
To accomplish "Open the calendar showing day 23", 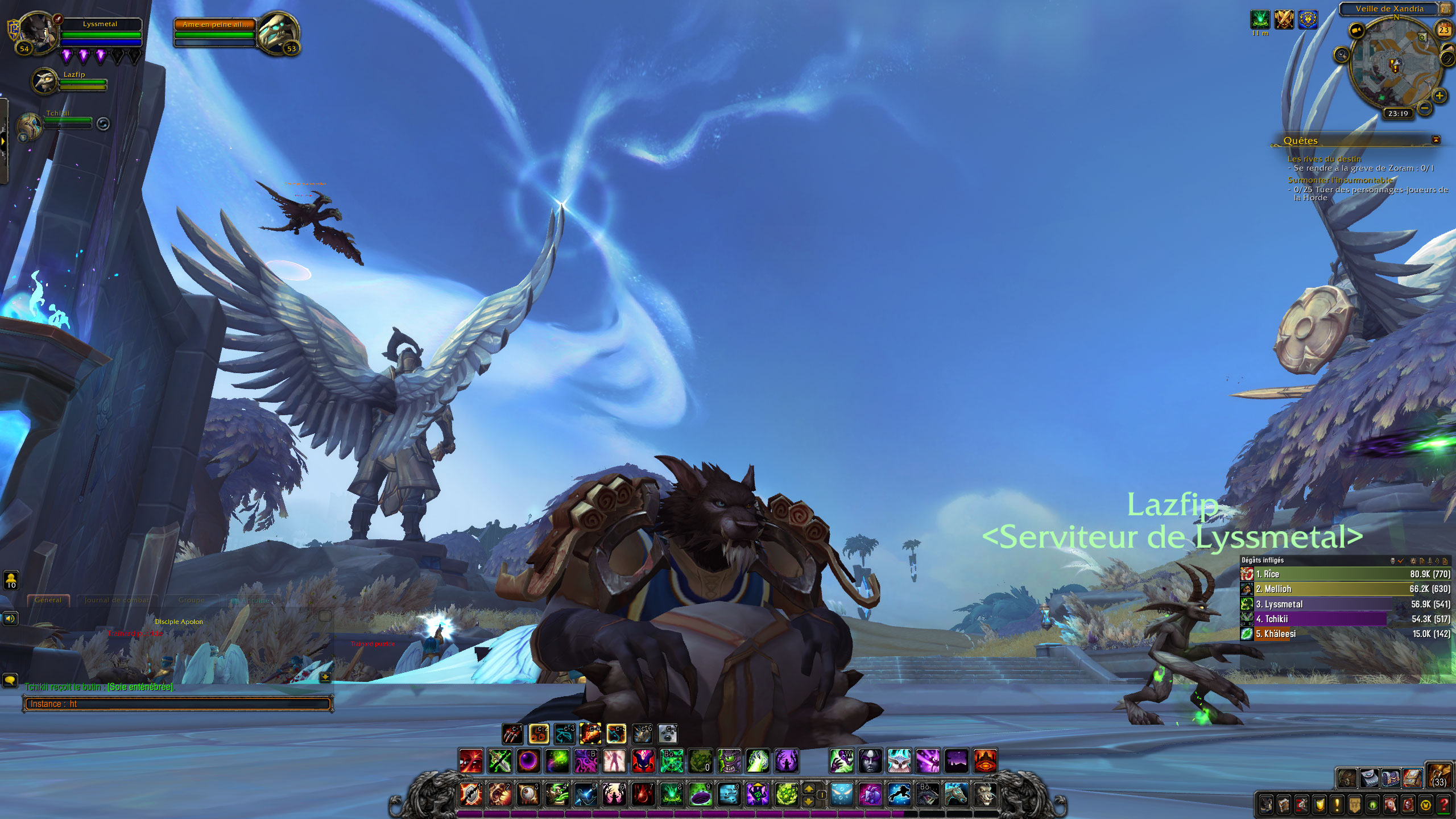I will [x=1443, y=30].
